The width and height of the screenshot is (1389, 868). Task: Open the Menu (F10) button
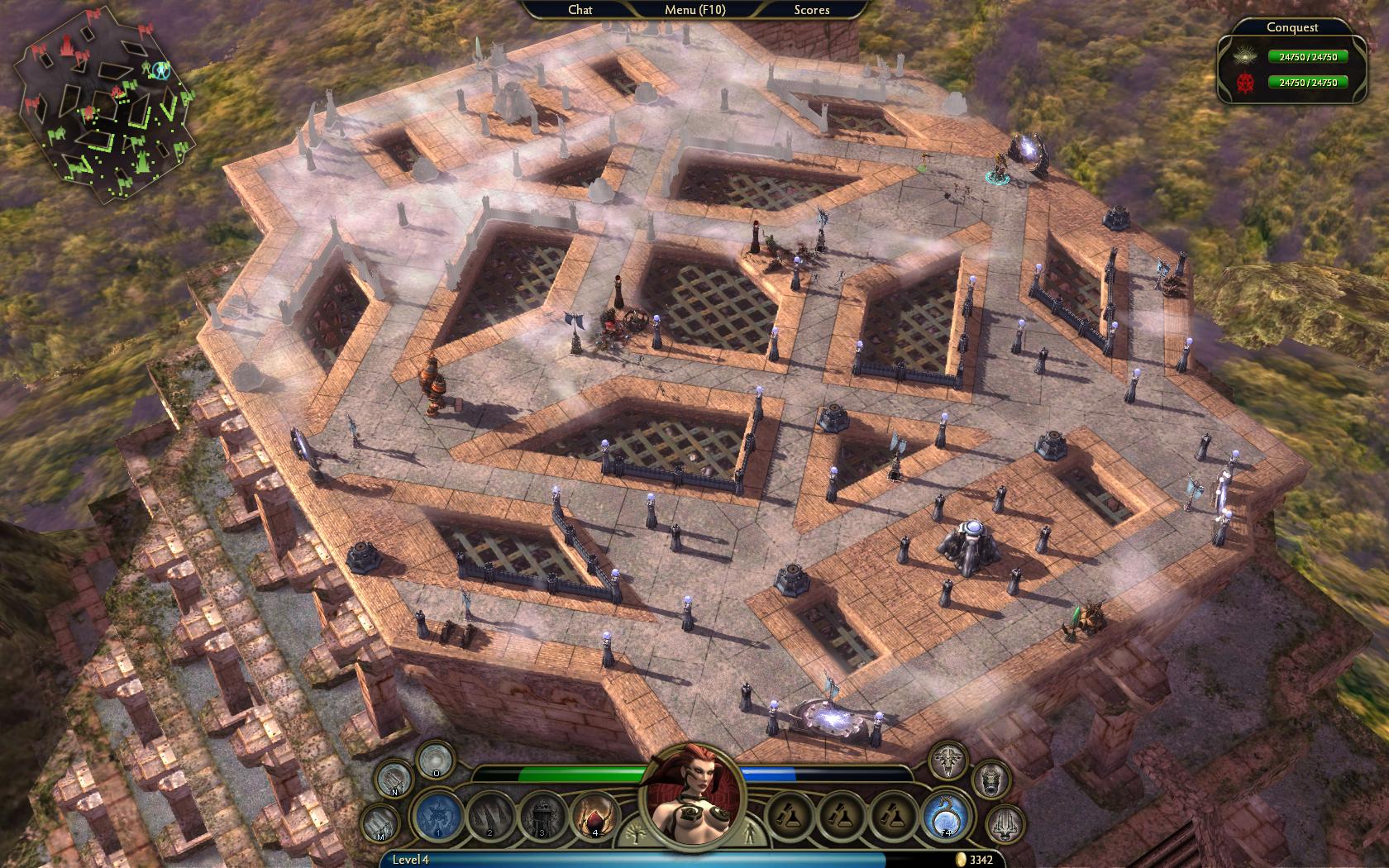tap(694, 10)
